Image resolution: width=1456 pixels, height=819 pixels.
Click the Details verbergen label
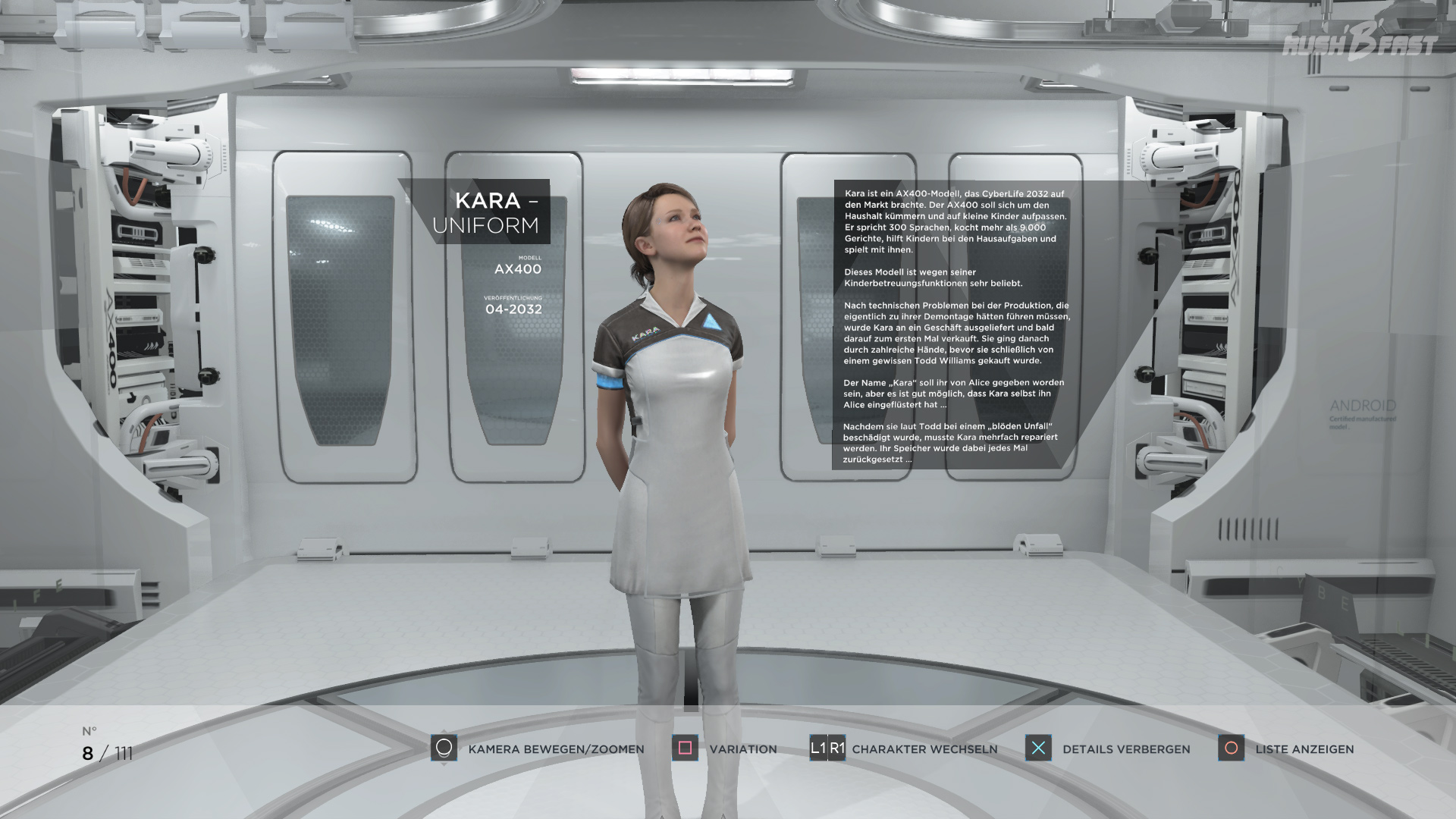click(1128, 749)
